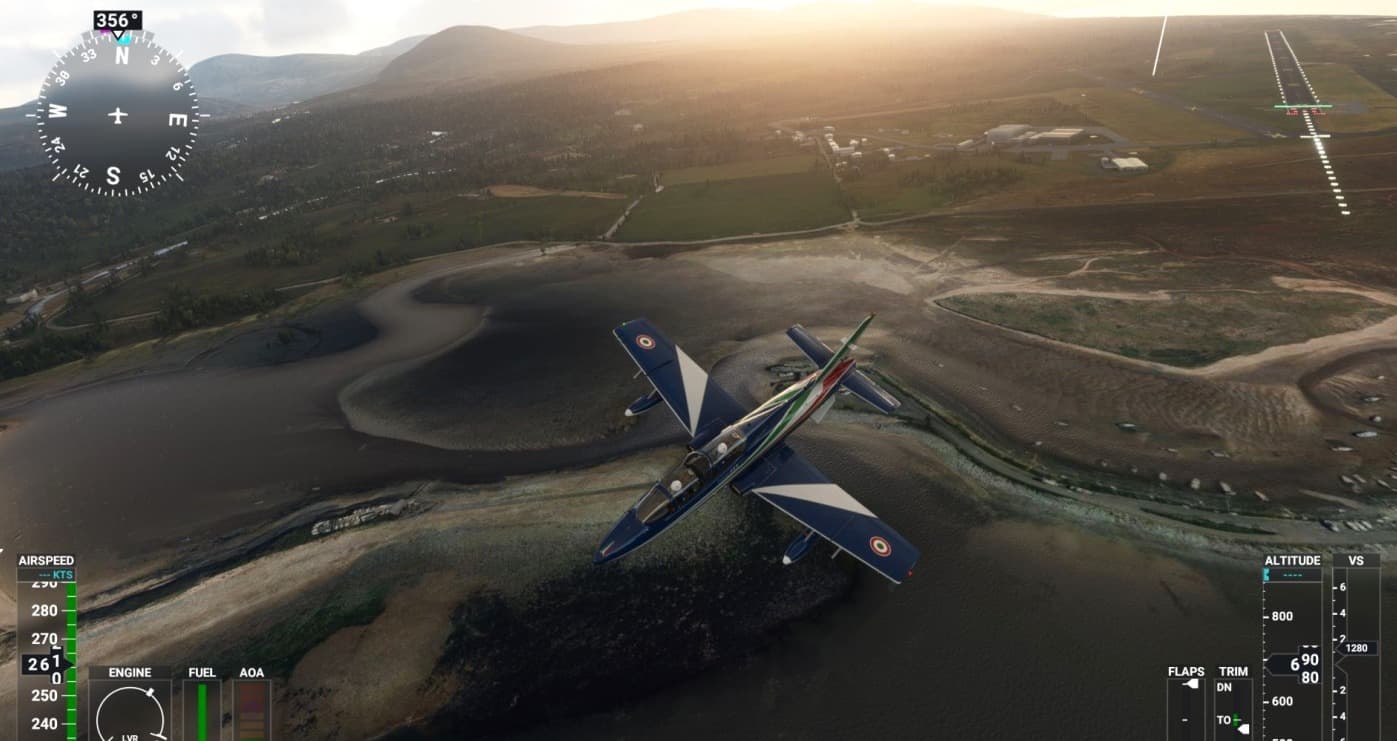
Task: Click the ENGINE gauge dial
Action: pos(129,710)
